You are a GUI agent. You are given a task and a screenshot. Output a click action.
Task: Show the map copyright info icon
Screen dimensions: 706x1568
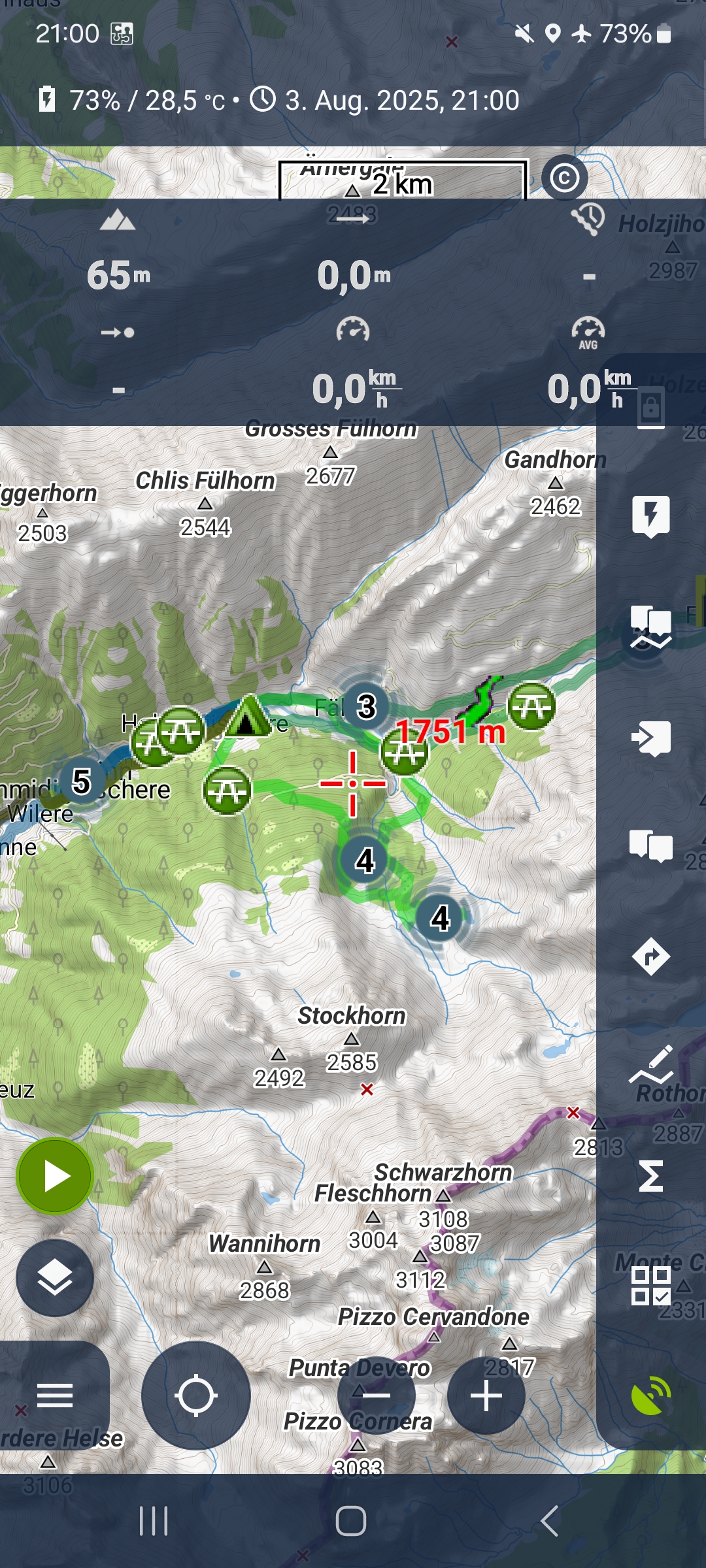[565, 178]
